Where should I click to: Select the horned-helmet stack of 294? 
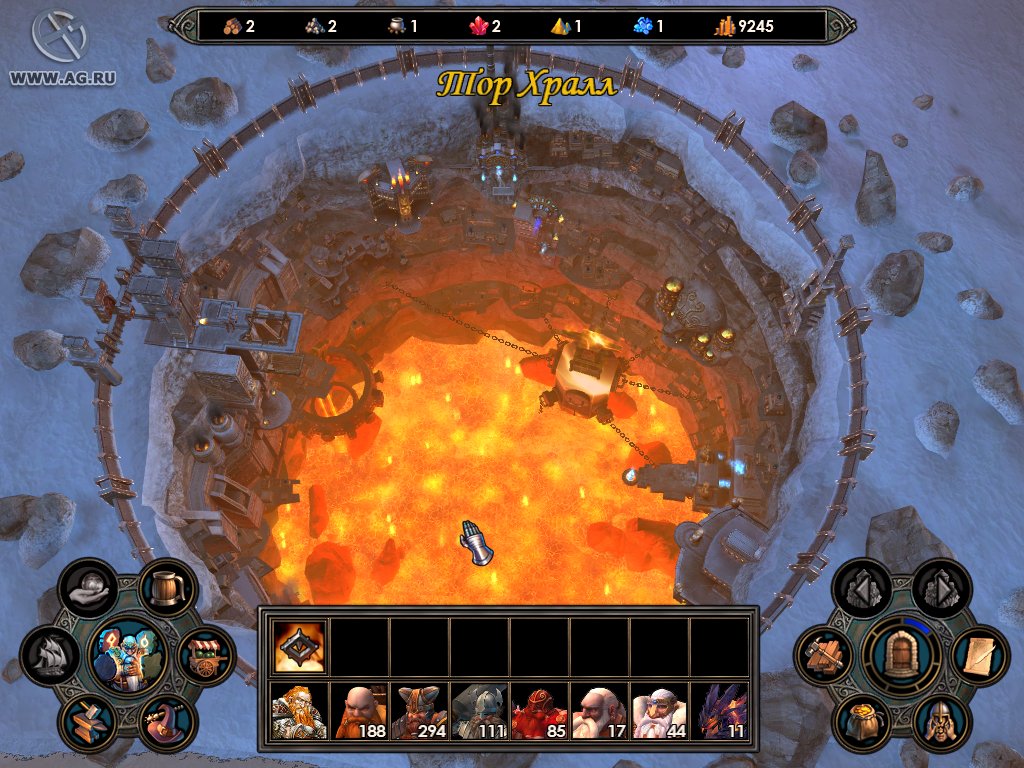(419, 711)
